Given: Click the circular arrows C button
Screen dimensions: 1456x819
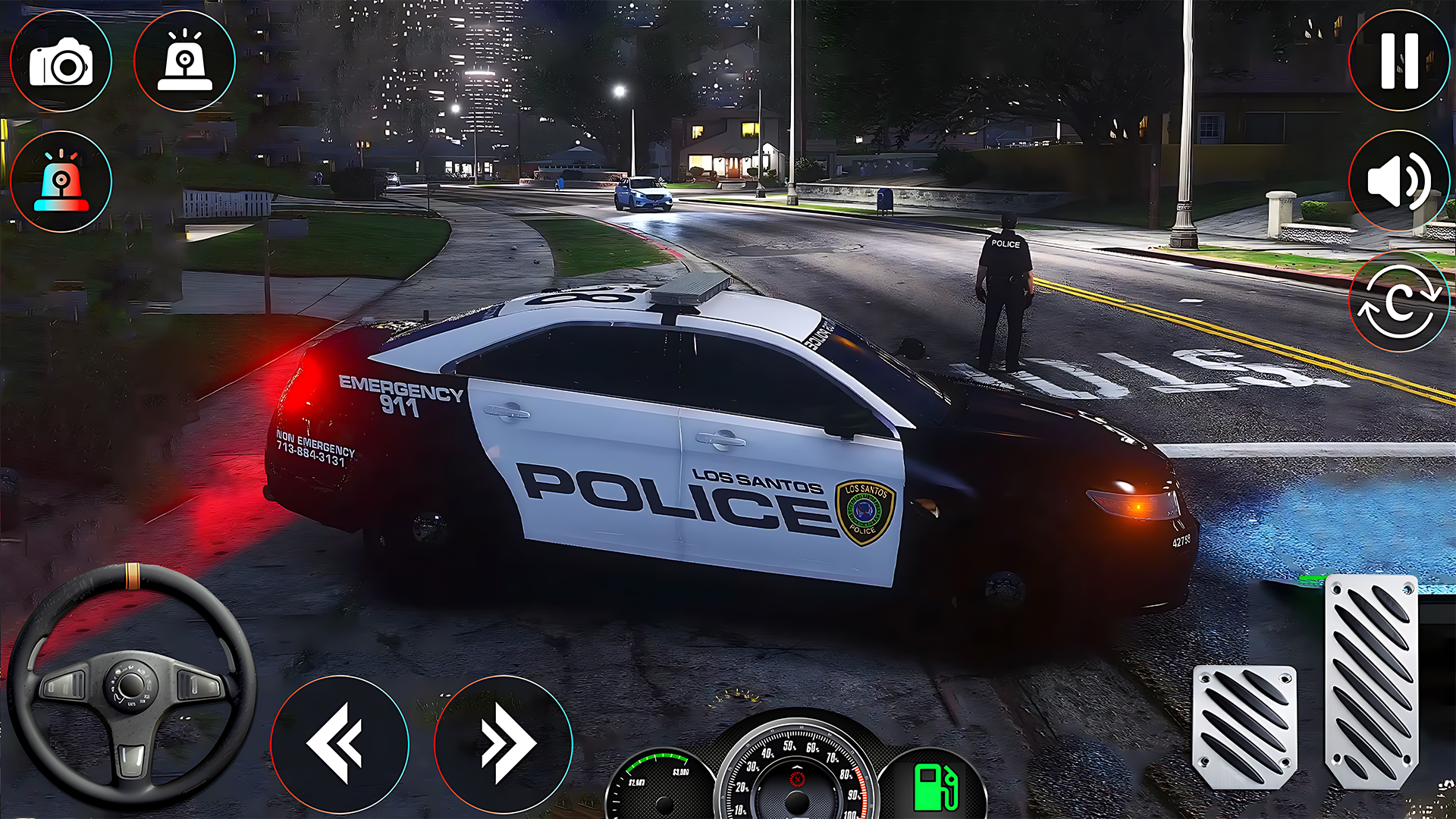Looking at the screenshot, I should 1398,303.
